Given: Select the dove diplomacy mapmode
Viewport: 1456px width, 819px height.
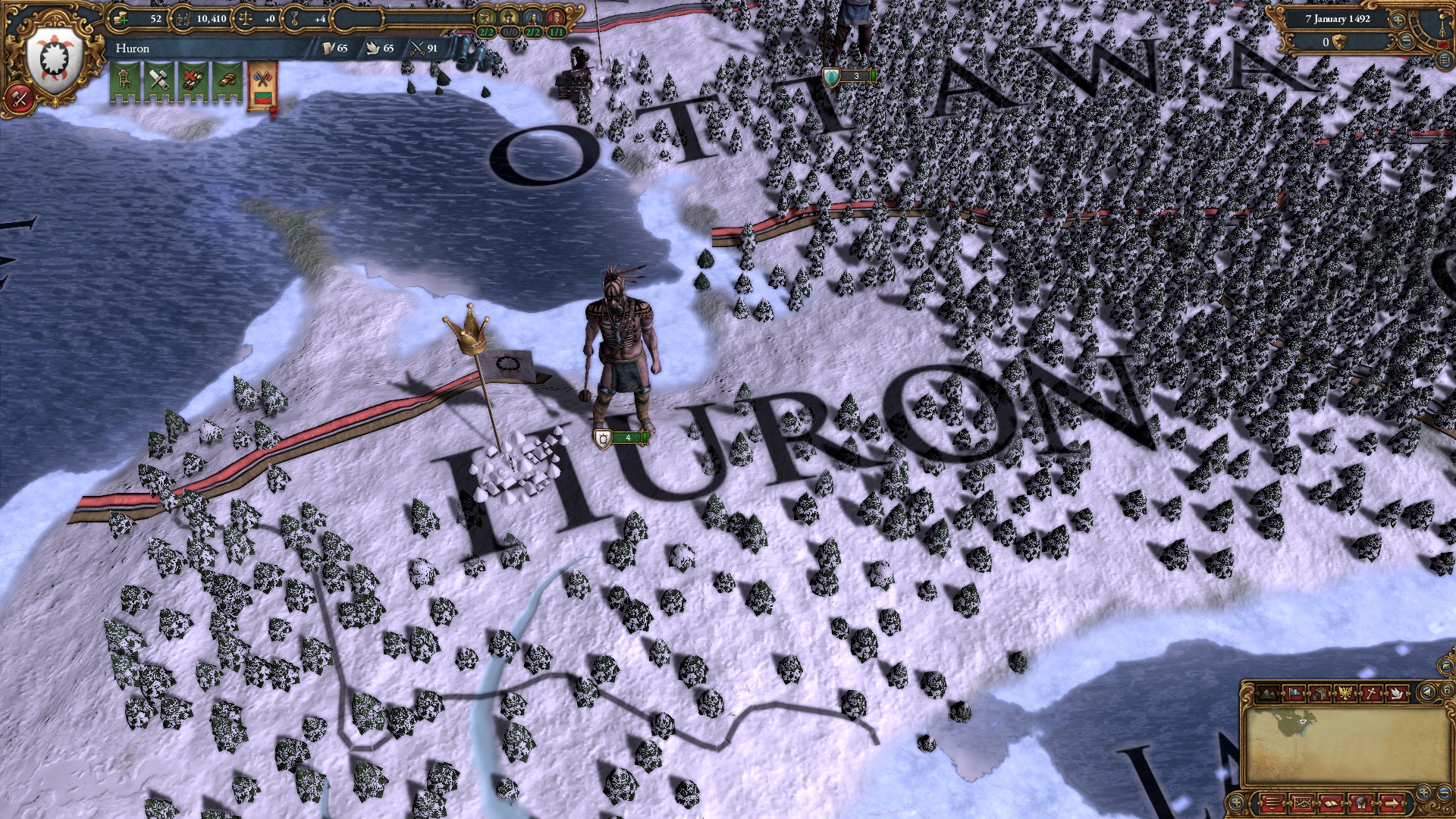Looking at the screenshot, I should (x=1398, y=693).
